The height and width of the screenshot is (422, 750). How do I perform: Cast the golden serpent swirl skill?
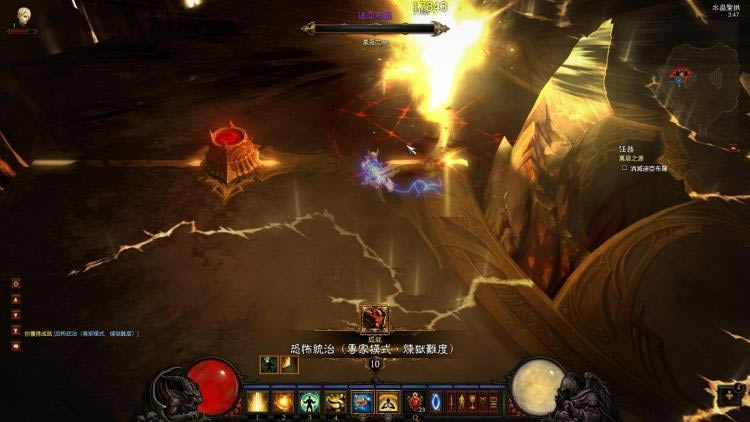335,402
